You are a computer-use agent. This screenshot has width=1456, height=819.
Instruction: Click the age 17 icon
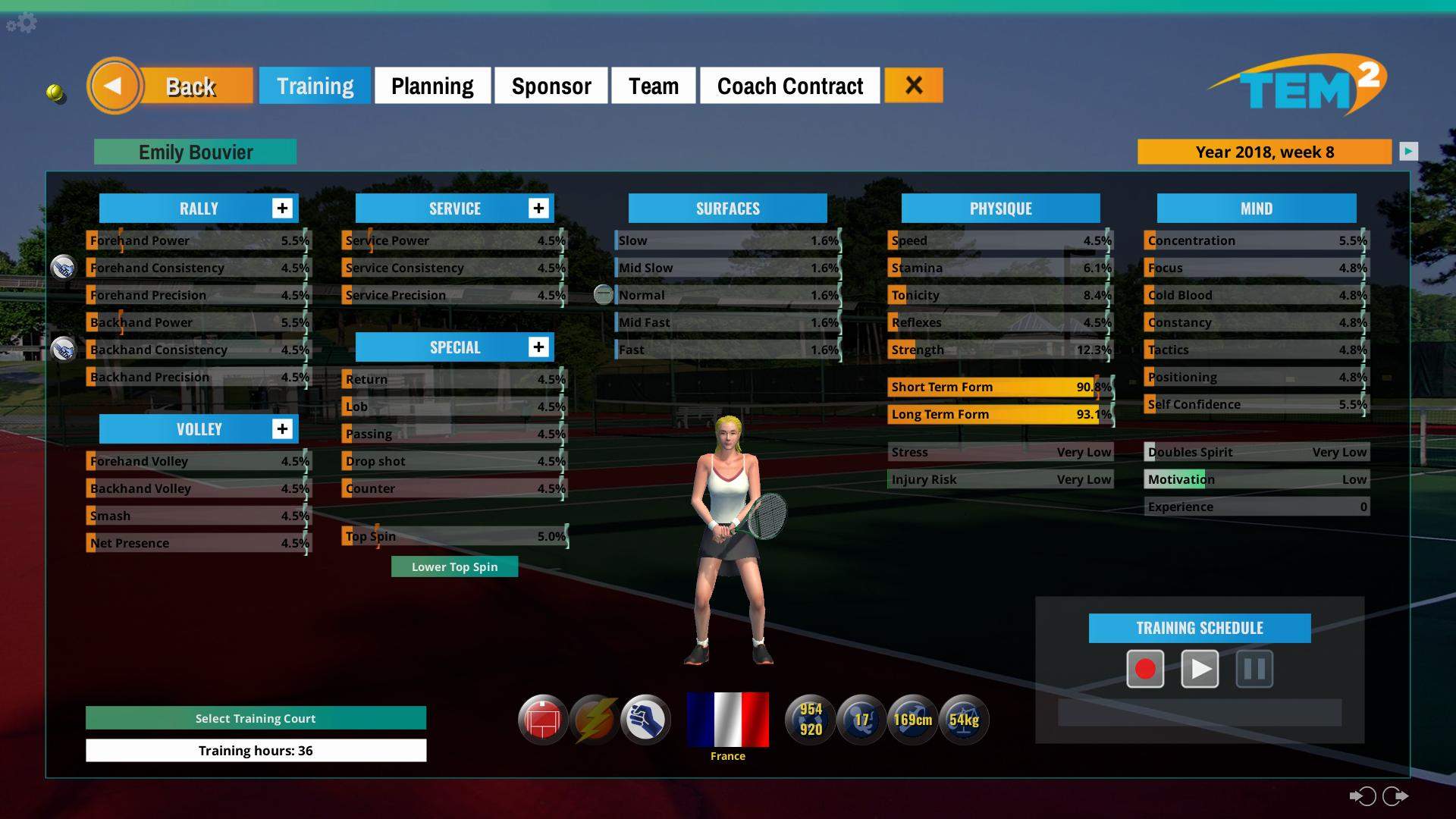click(861, 719)
